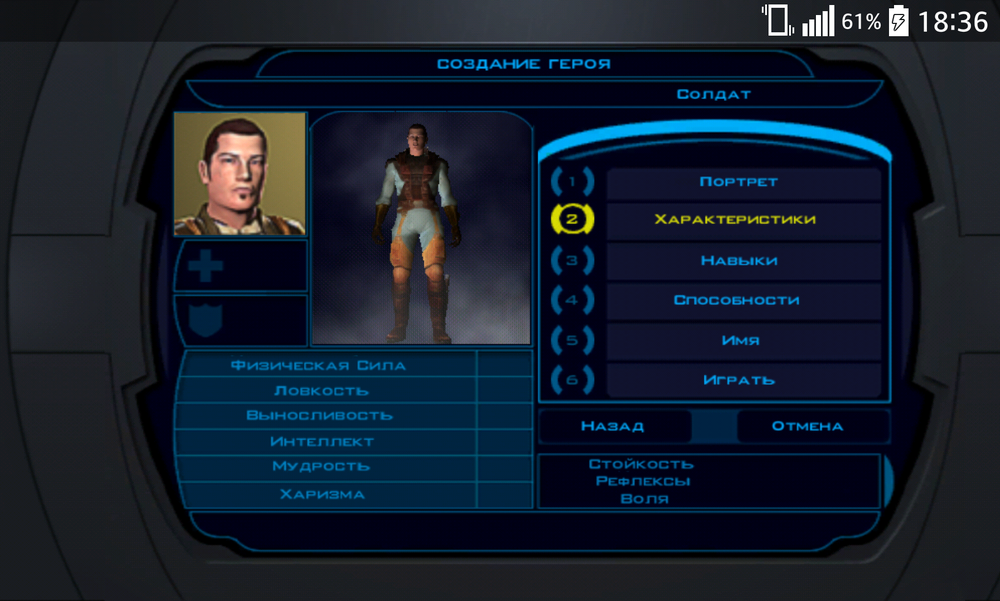This screenshot has height=601, width=1000.
Task: Go back with the Назад button
Action: coord(613,426)
